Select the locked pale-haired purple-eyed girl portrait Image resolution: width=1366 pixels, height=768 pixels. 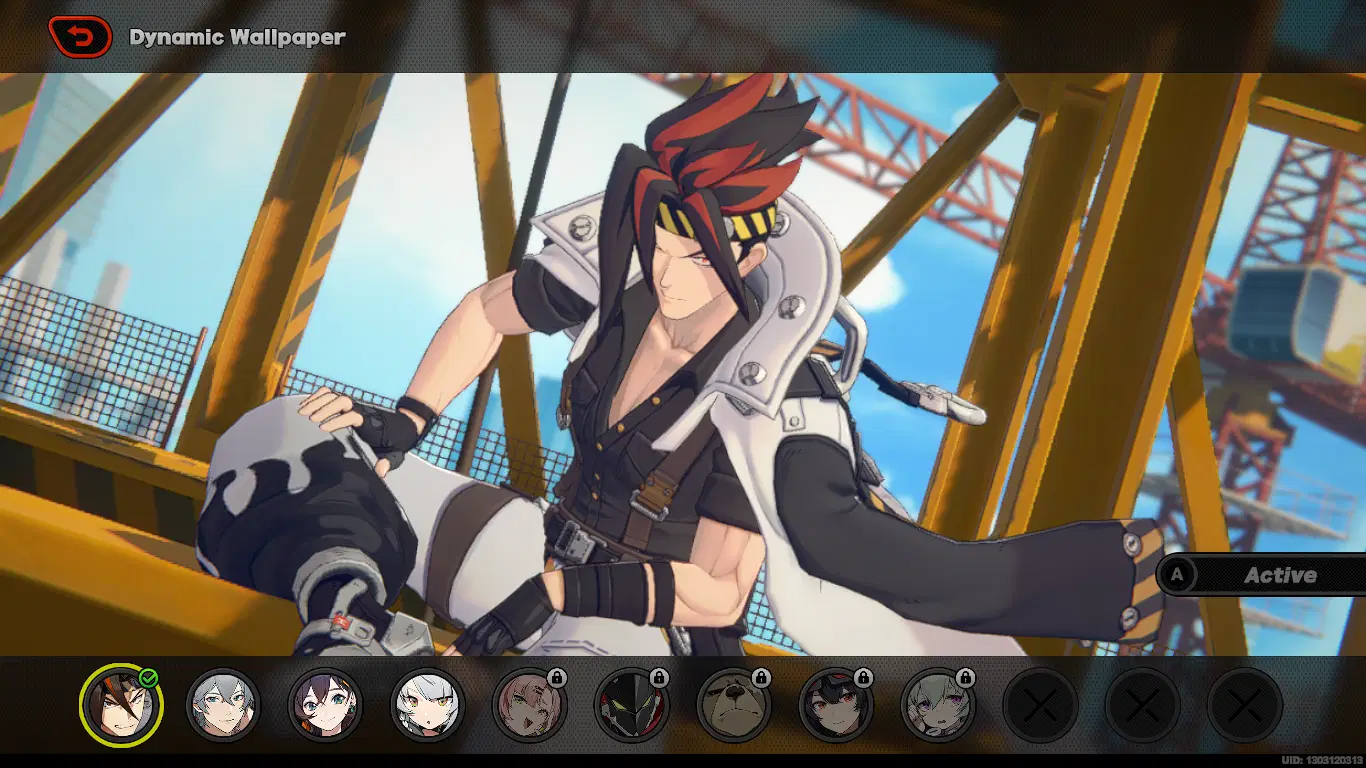tap(938, 705)
